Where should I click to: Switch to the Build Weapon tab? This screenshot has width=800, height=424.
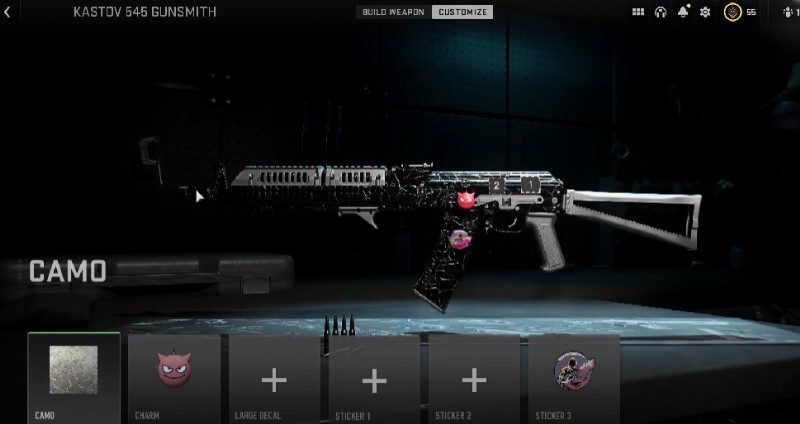[x=394, y=12]
